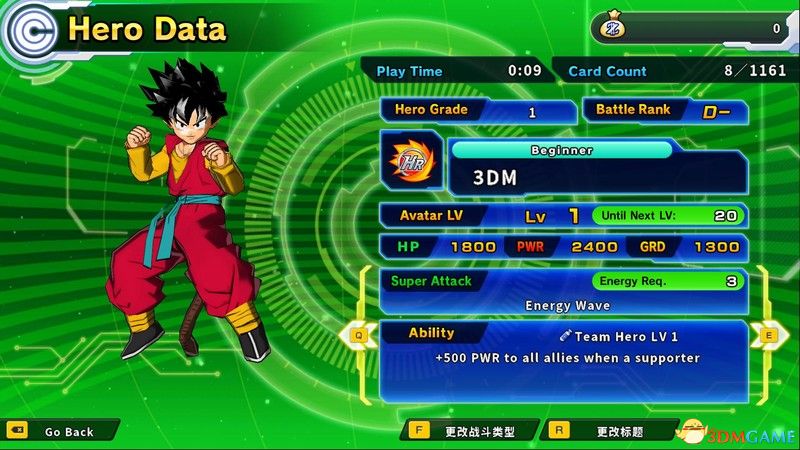Screen dimensions: 800x450
Task: Go Back to the previous screen
Action: click(x=62, y=431)
